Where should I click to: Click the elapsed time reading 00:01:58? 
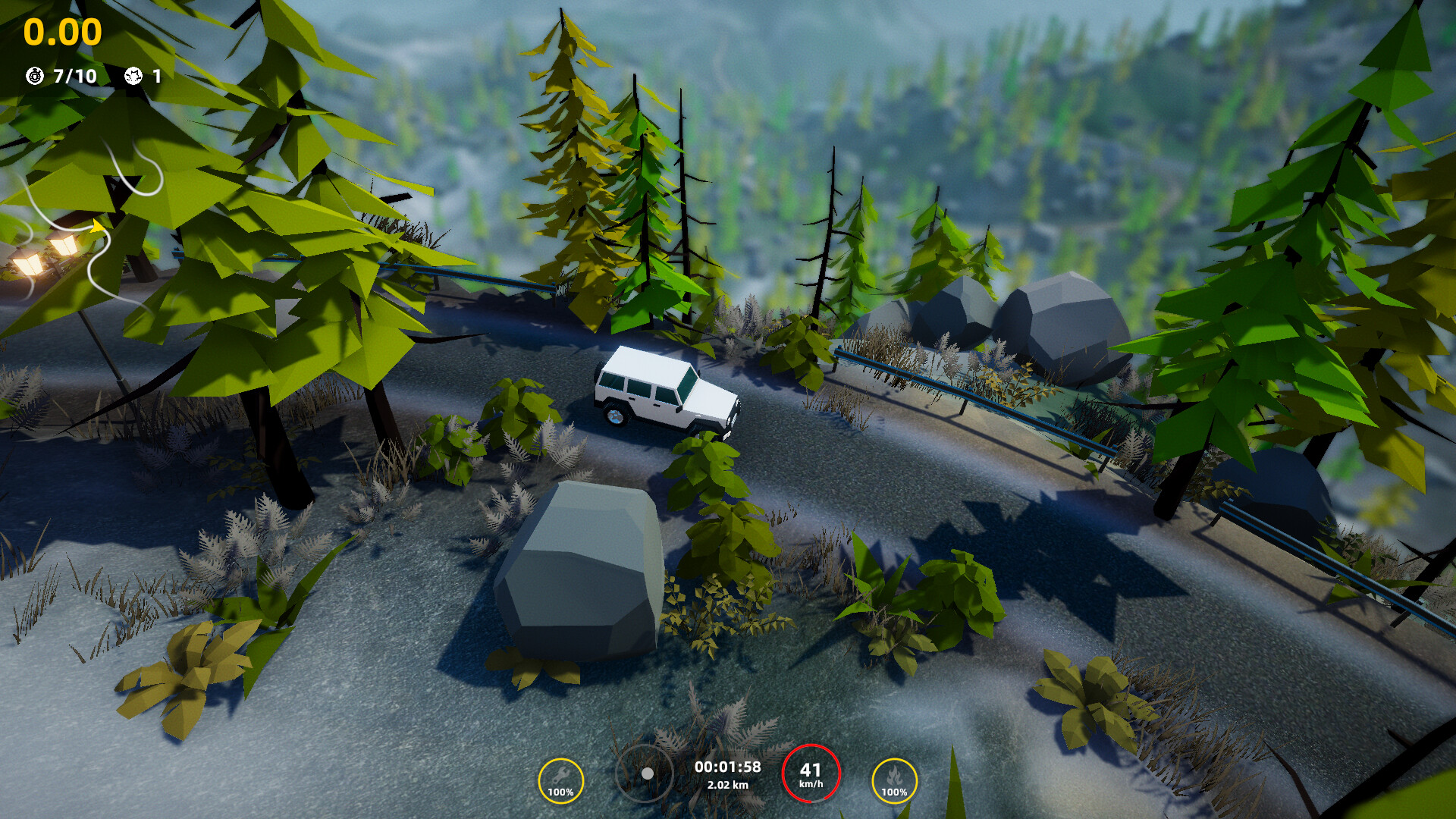click(727, 767)
